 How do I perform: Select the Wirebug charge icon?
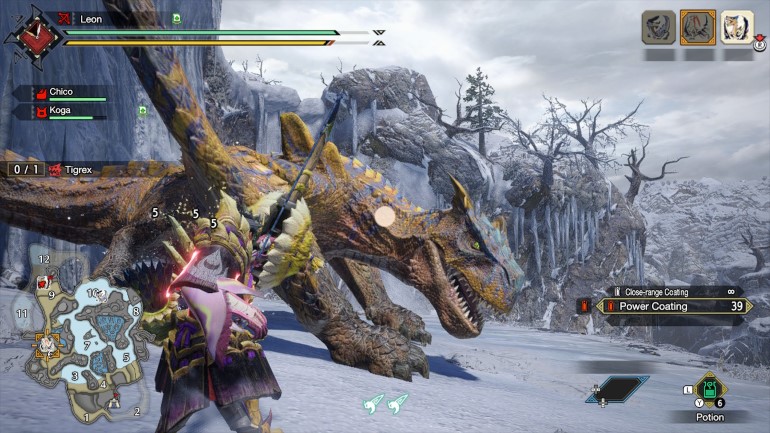tap(385, 403)
